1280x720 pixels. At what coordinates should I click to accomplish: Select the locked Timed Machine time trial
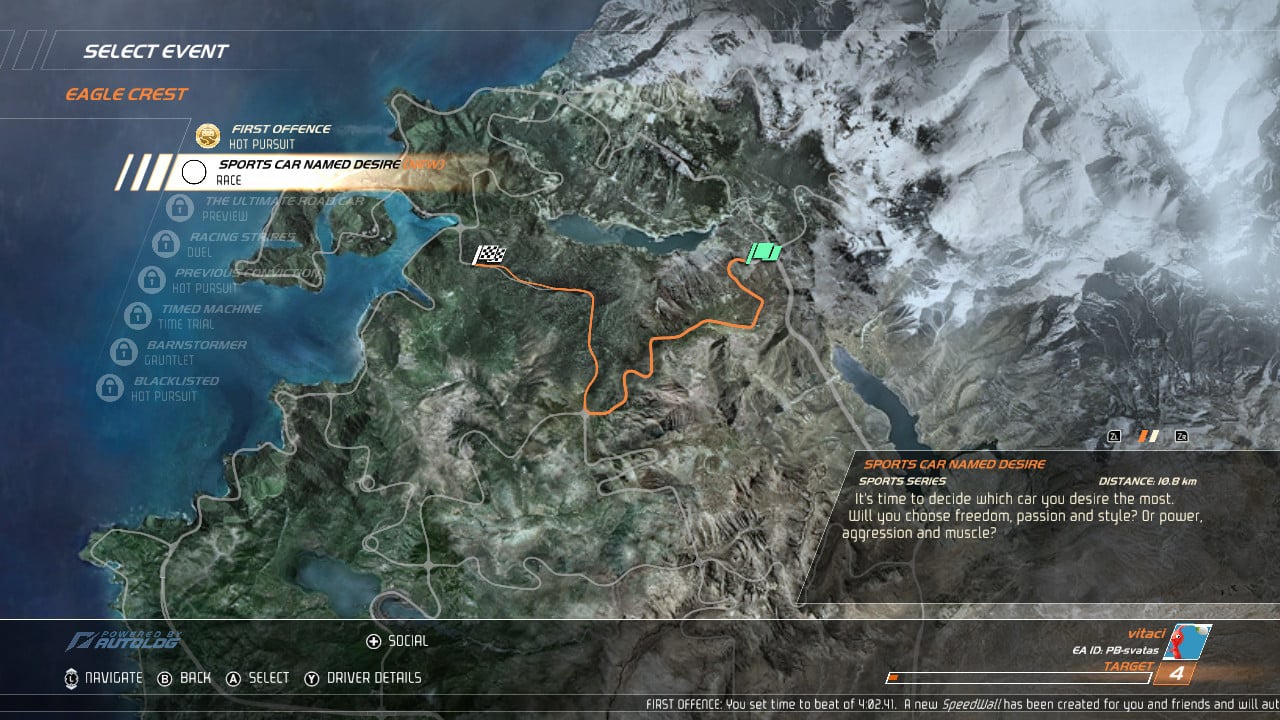[208, 316]
